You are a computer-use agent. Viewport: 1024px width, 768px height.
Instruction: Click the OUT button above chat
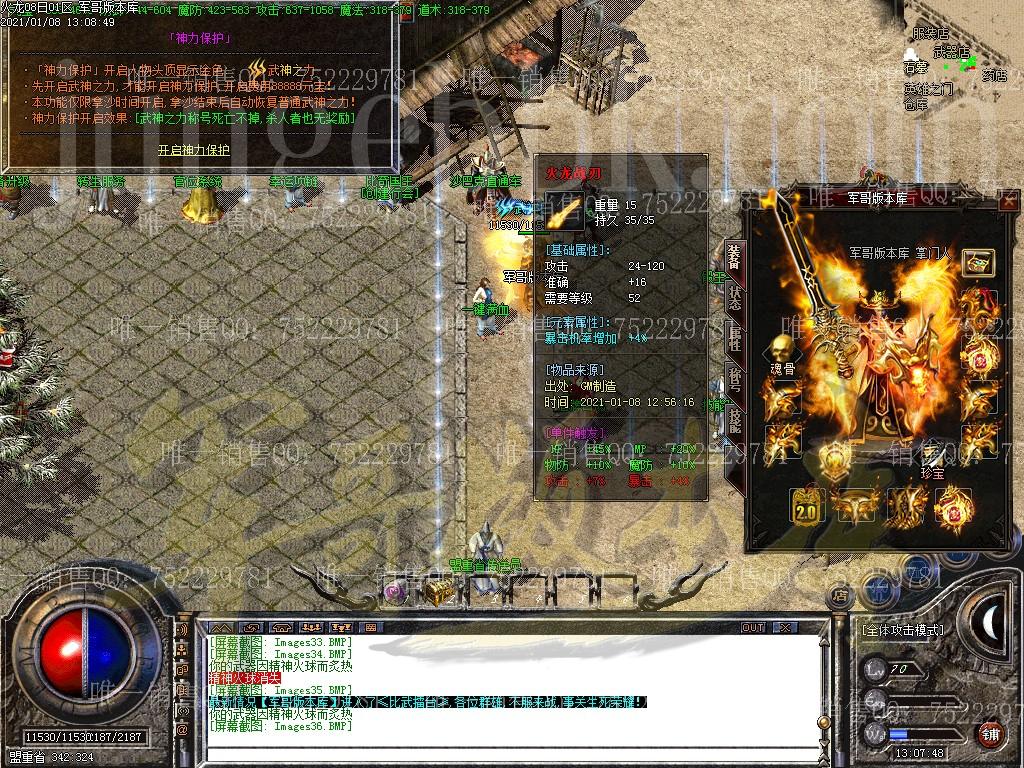752,628
